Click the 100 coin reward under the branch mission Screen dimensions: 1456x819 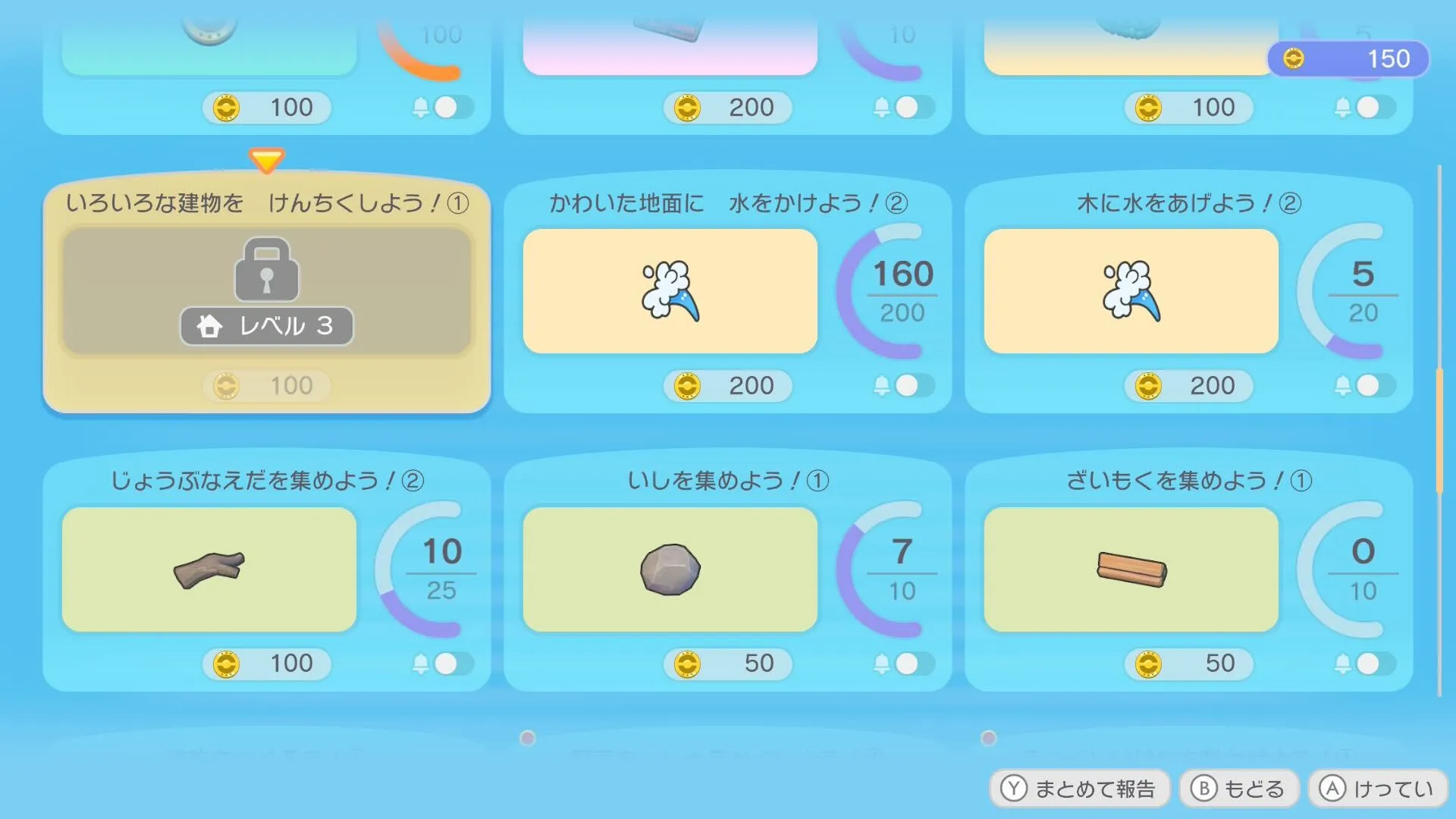[267, 664]
